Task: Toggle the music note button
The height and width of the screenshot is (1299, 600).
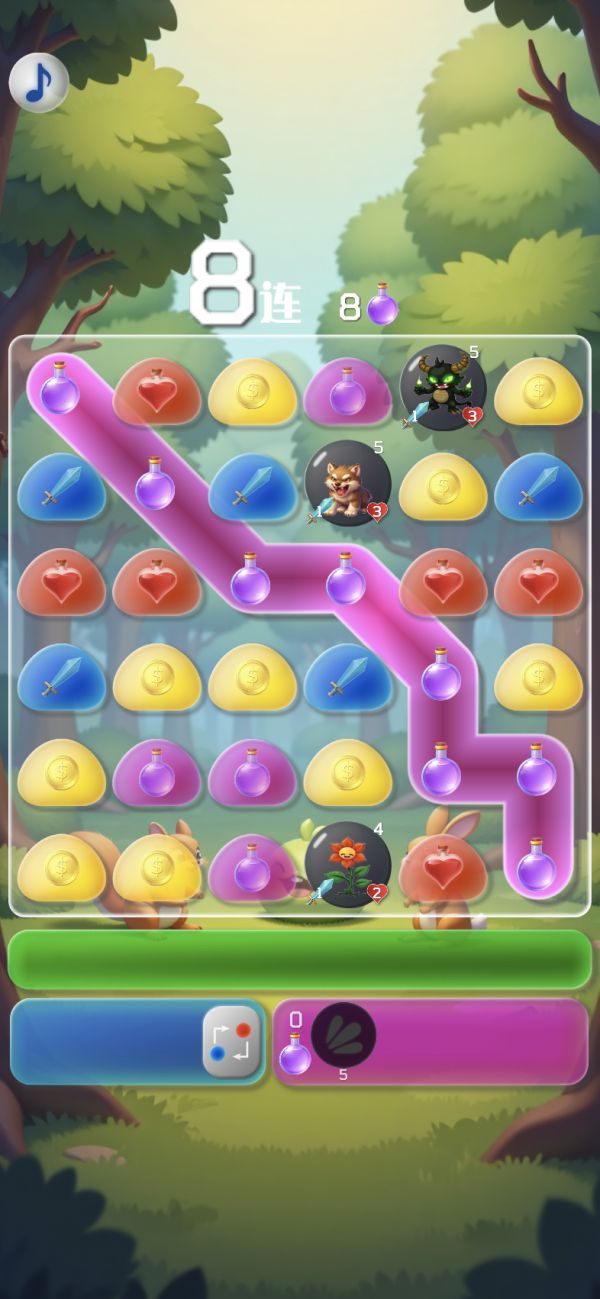Action: [x=39, y=82]
